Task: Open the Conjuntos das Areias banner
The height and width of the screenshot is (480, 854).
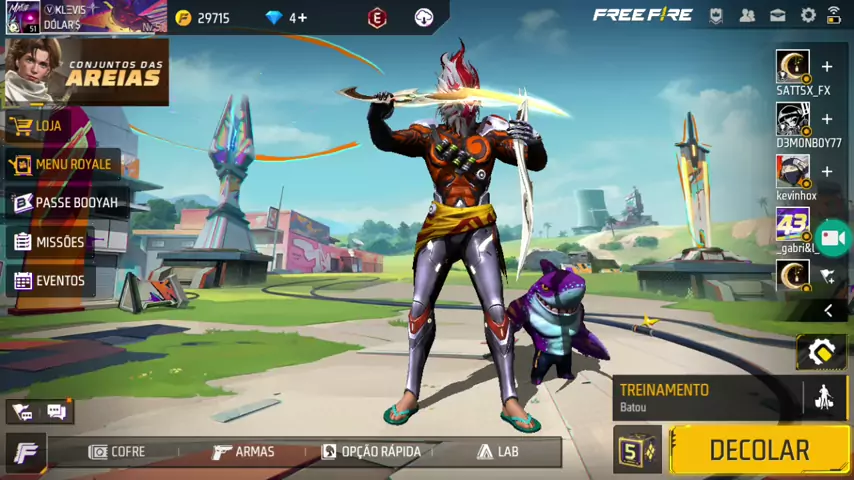Action: 86,72
